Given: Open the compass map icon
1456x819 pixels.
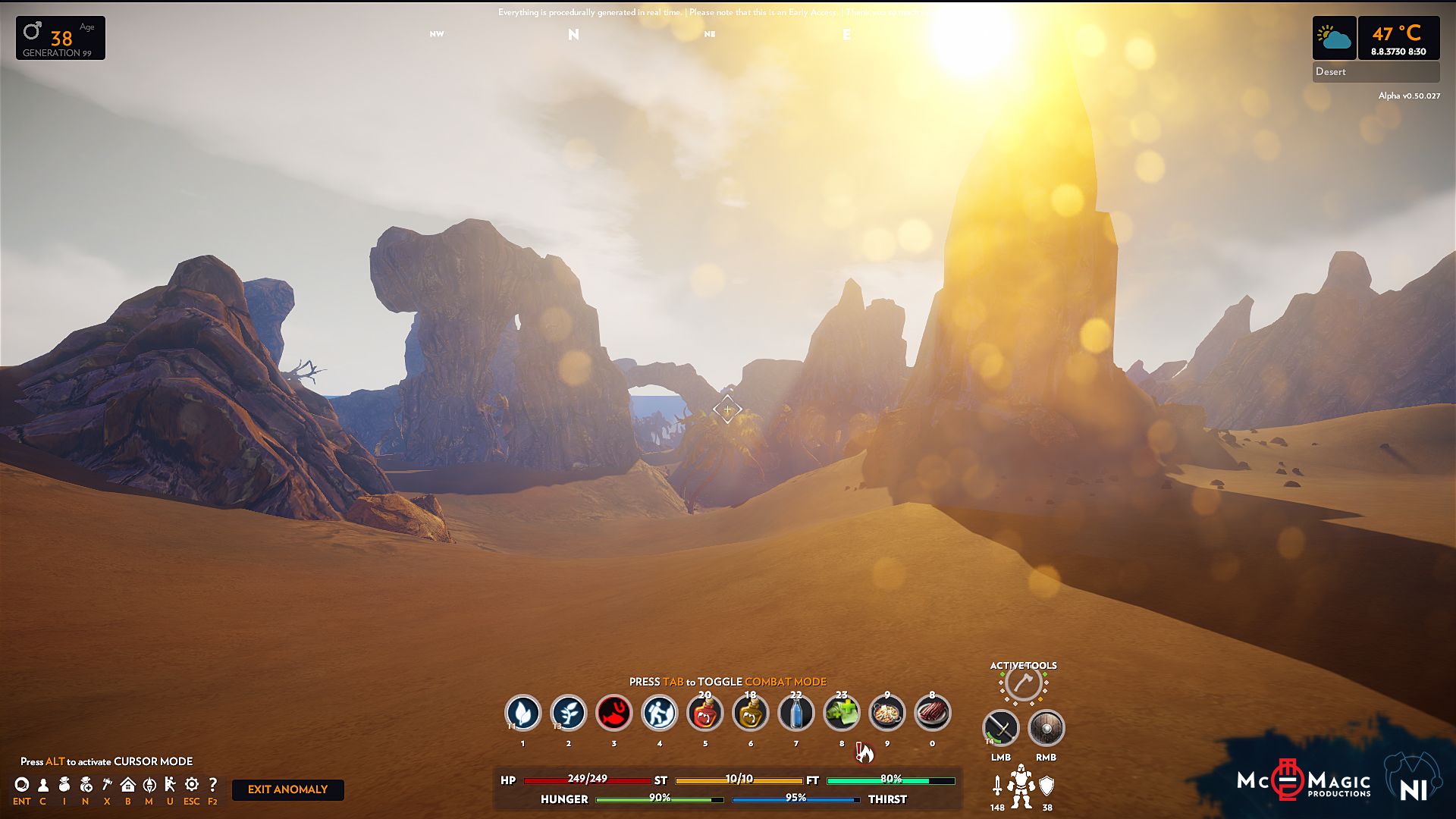Looking at the screenshot, I should coord(149,785).
